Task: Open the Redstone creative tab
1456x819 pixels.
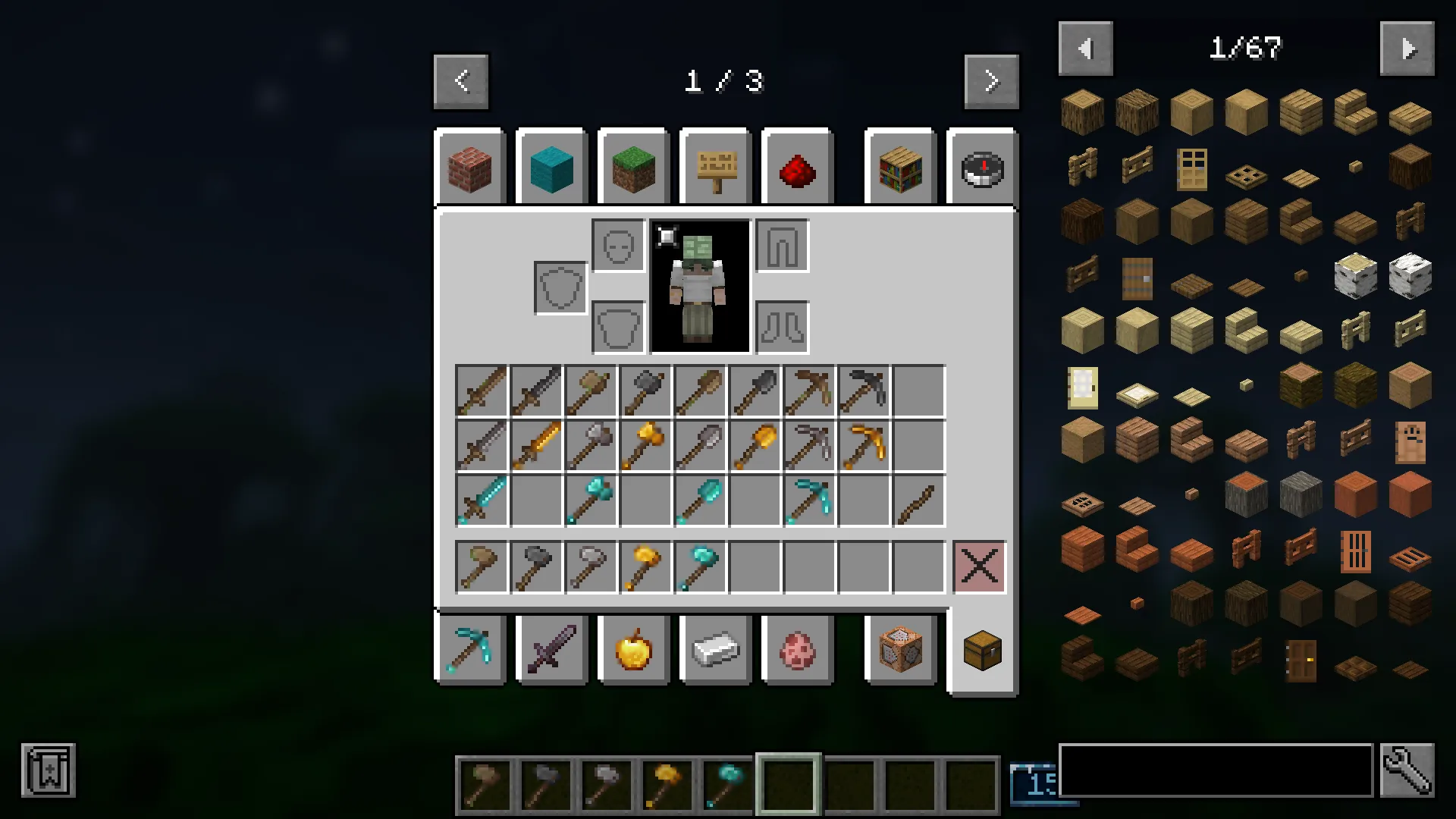Action: point(796,168)
